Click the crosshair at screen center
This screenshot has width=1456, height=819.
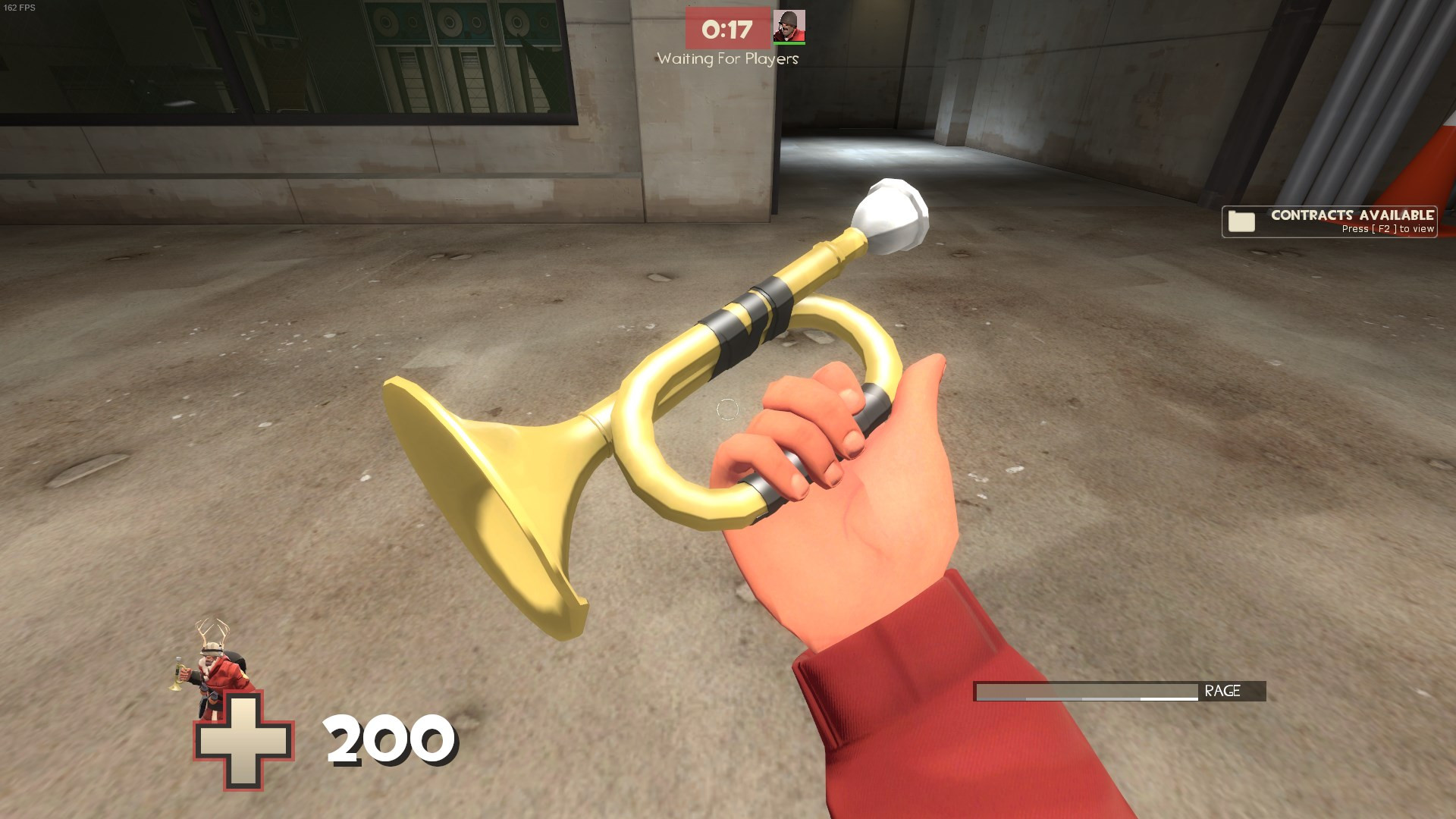[728, 409]
